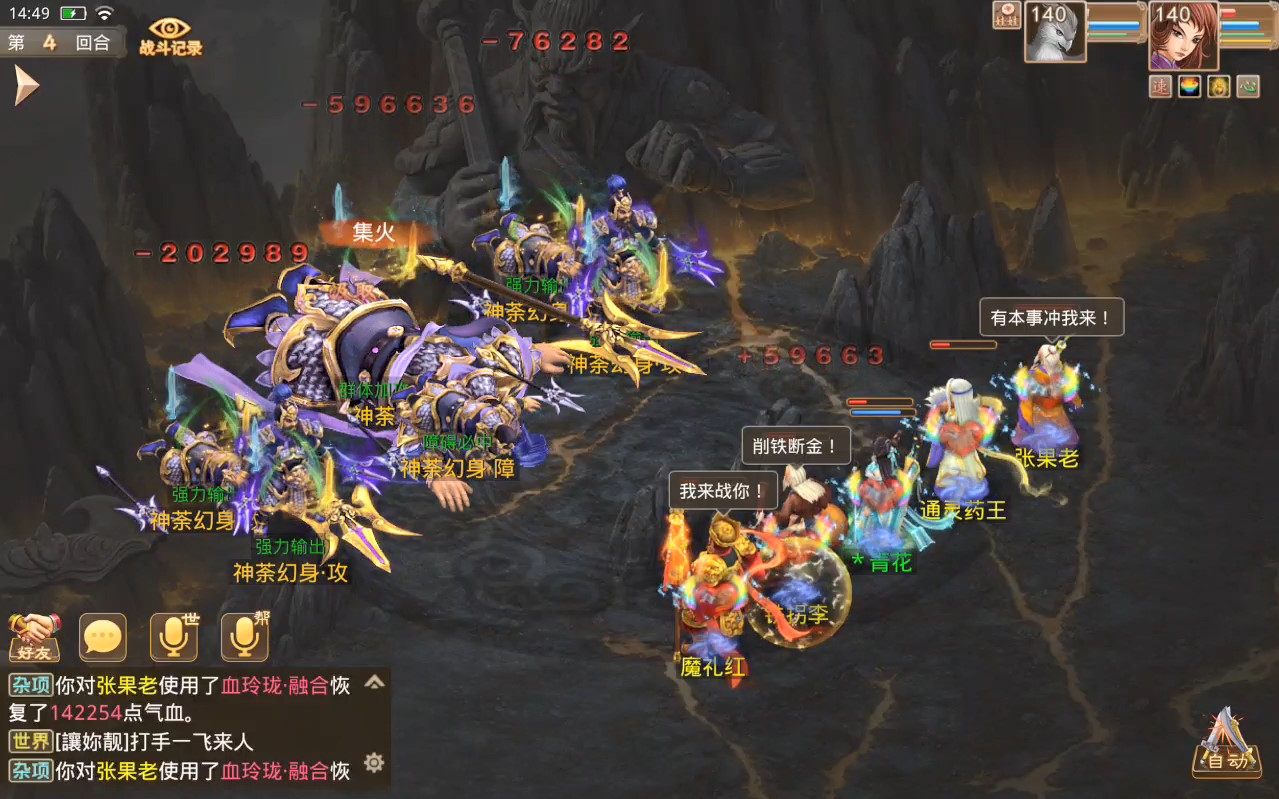This screenshot has height=799, width=1279.
Task: Select the white bird pet portrait
Action: click(1054, 32)
